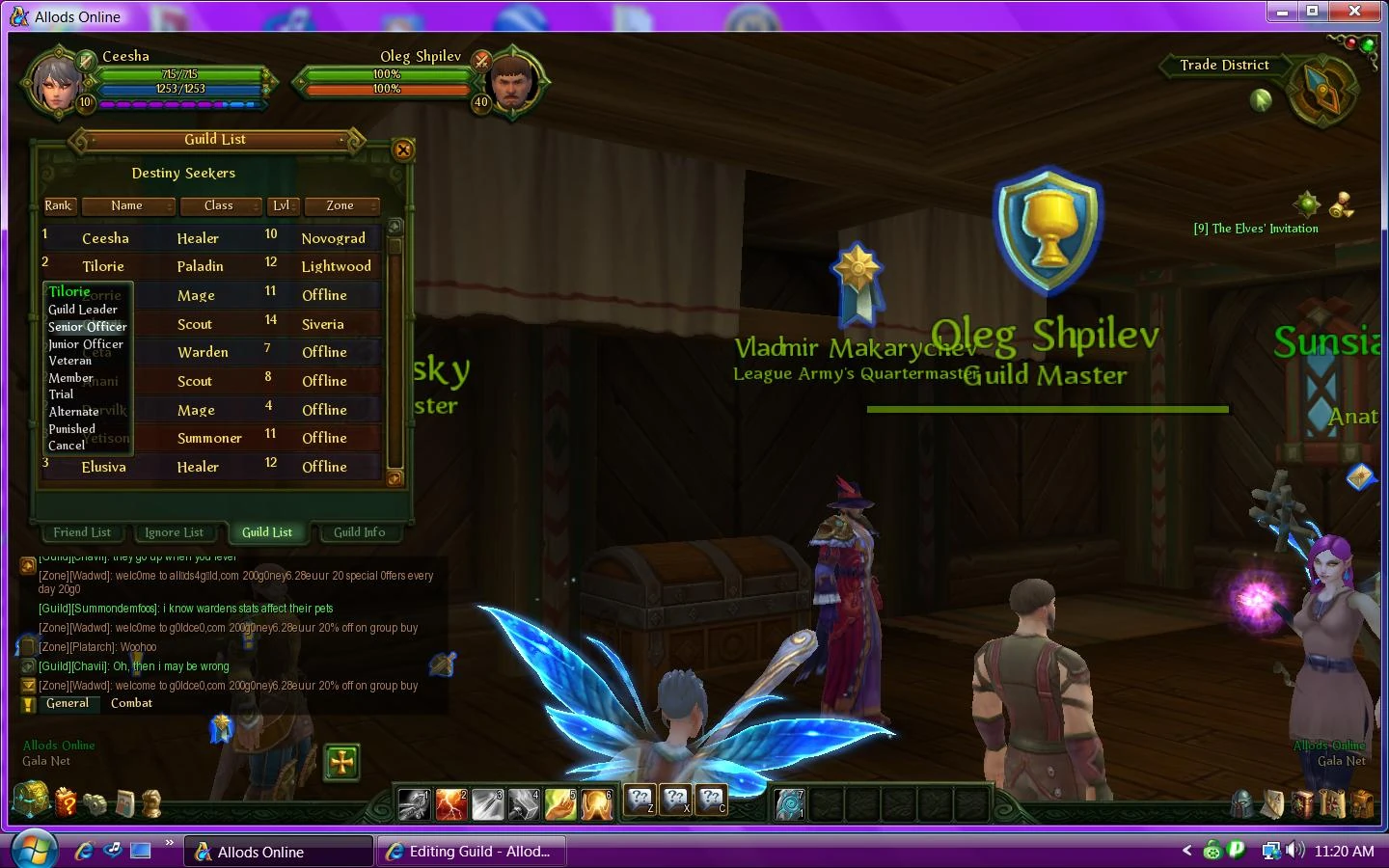Image resolution: width=1389 pixels, height=868 pixels.
Task: Open the item shop chest icon
Action: point(32,802)
